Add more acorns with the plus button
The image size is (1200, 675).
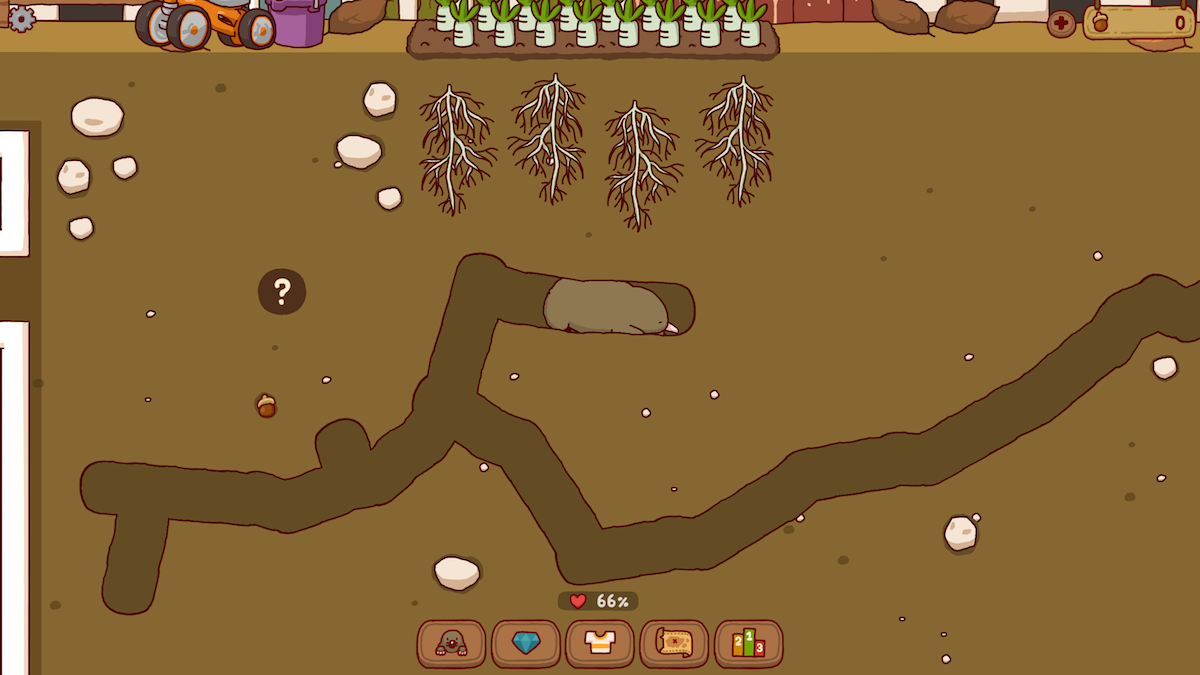(x=1061, y=23)
